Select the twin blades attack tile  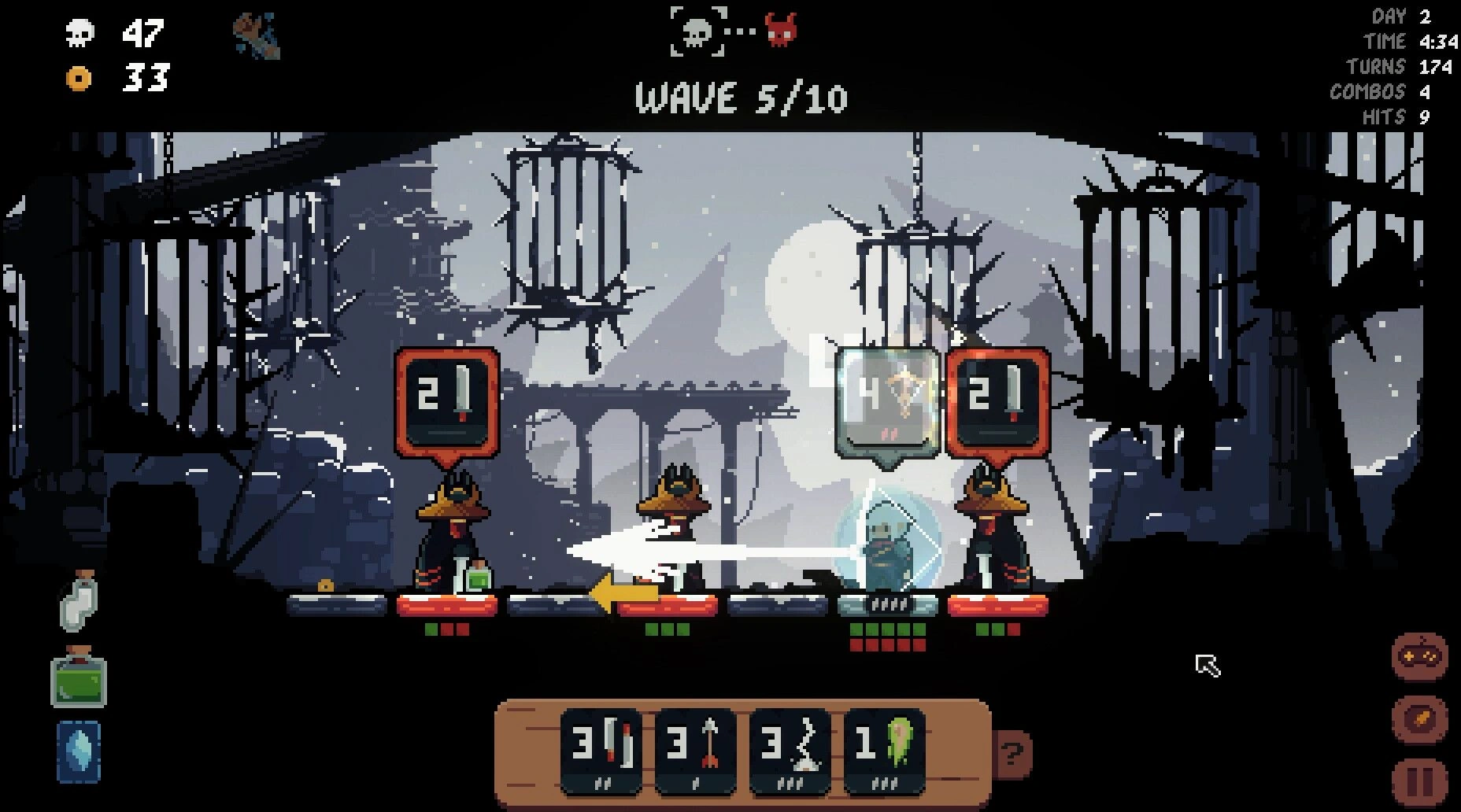point(601,750)
